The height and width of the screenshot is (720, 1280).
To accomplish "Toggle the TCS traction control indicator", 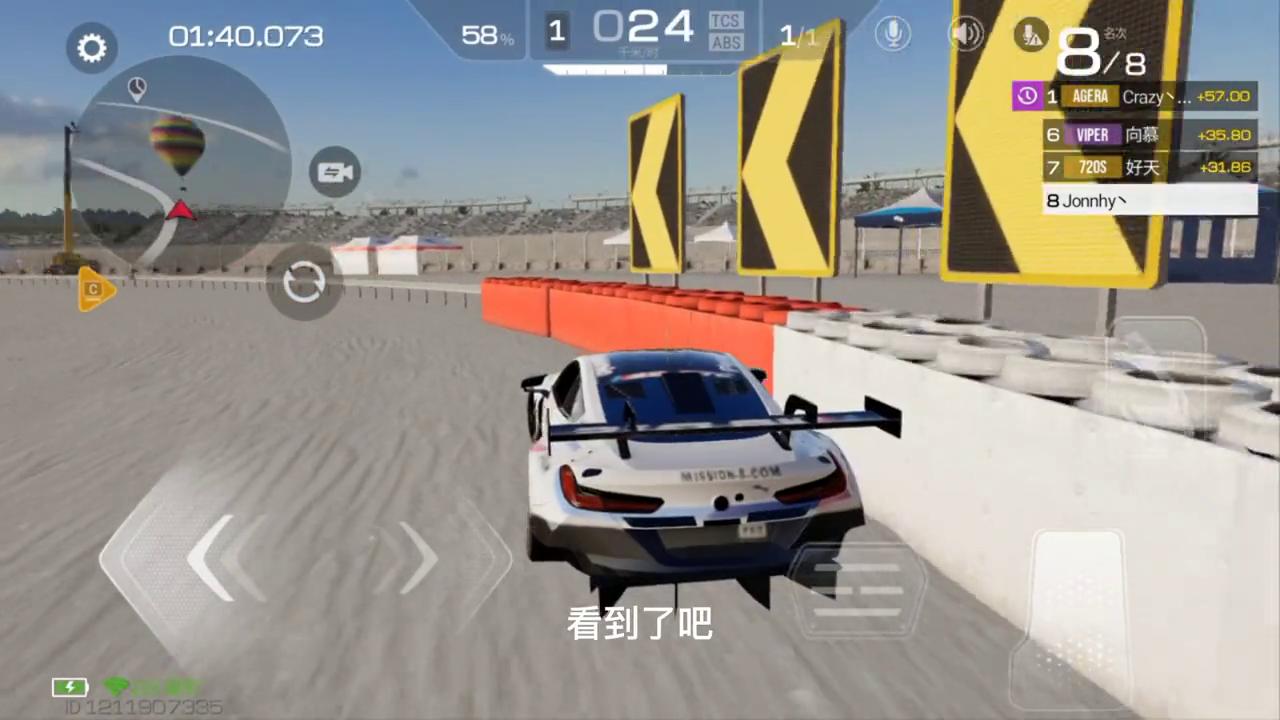I will (x=725, y=20).
